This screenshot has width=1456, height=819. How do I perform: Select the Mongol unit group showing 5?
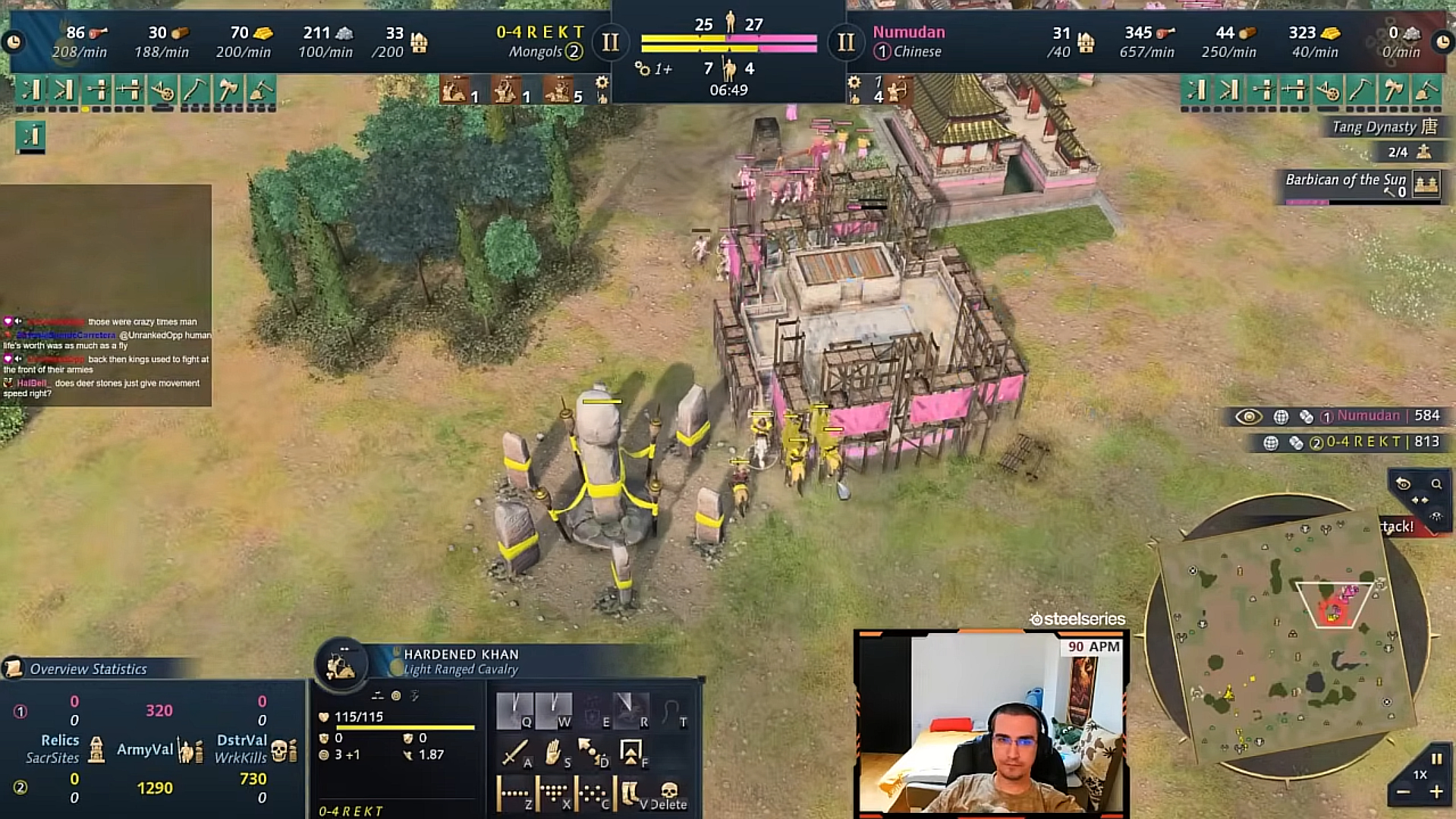point(559,90)
